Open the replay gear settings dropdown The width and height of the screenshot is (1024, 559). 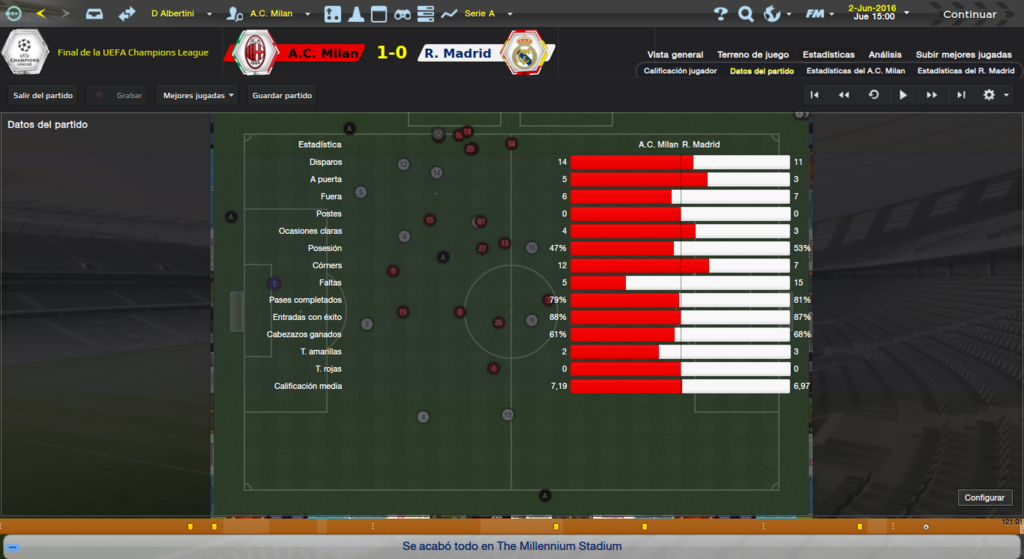click(995, 95)
